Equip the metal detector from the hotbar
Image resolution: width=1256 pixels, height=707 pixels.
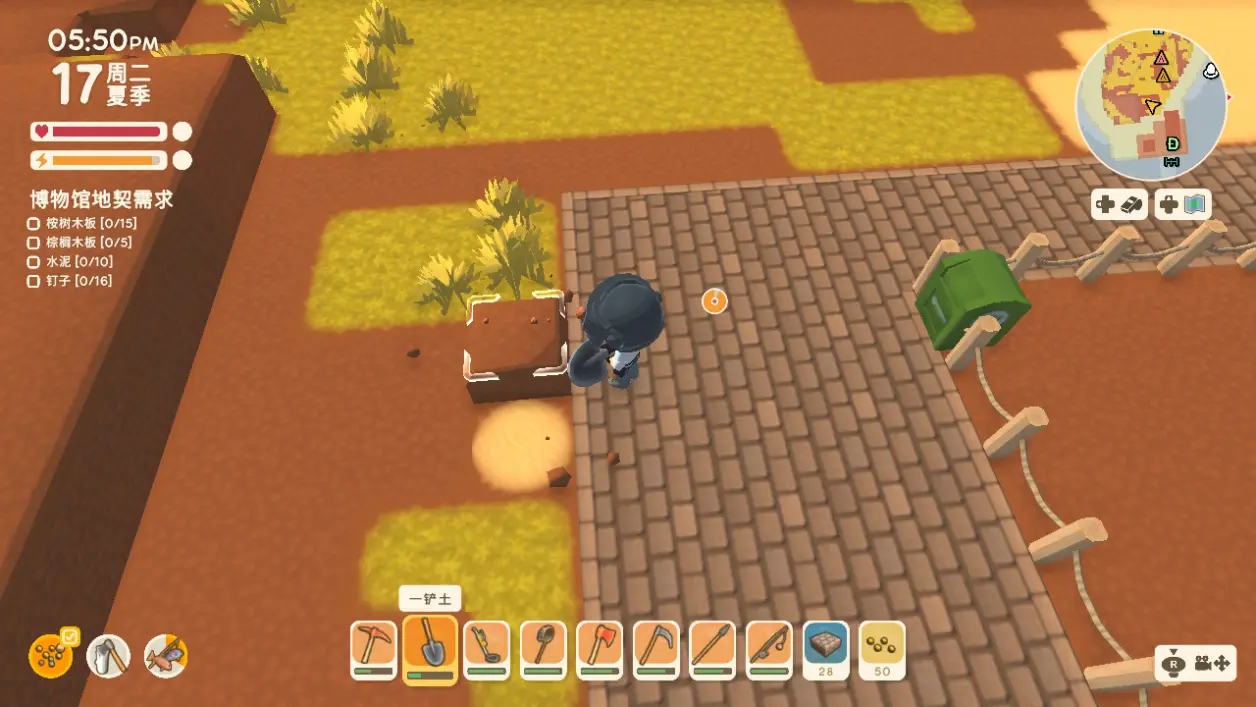pos(486,648)
